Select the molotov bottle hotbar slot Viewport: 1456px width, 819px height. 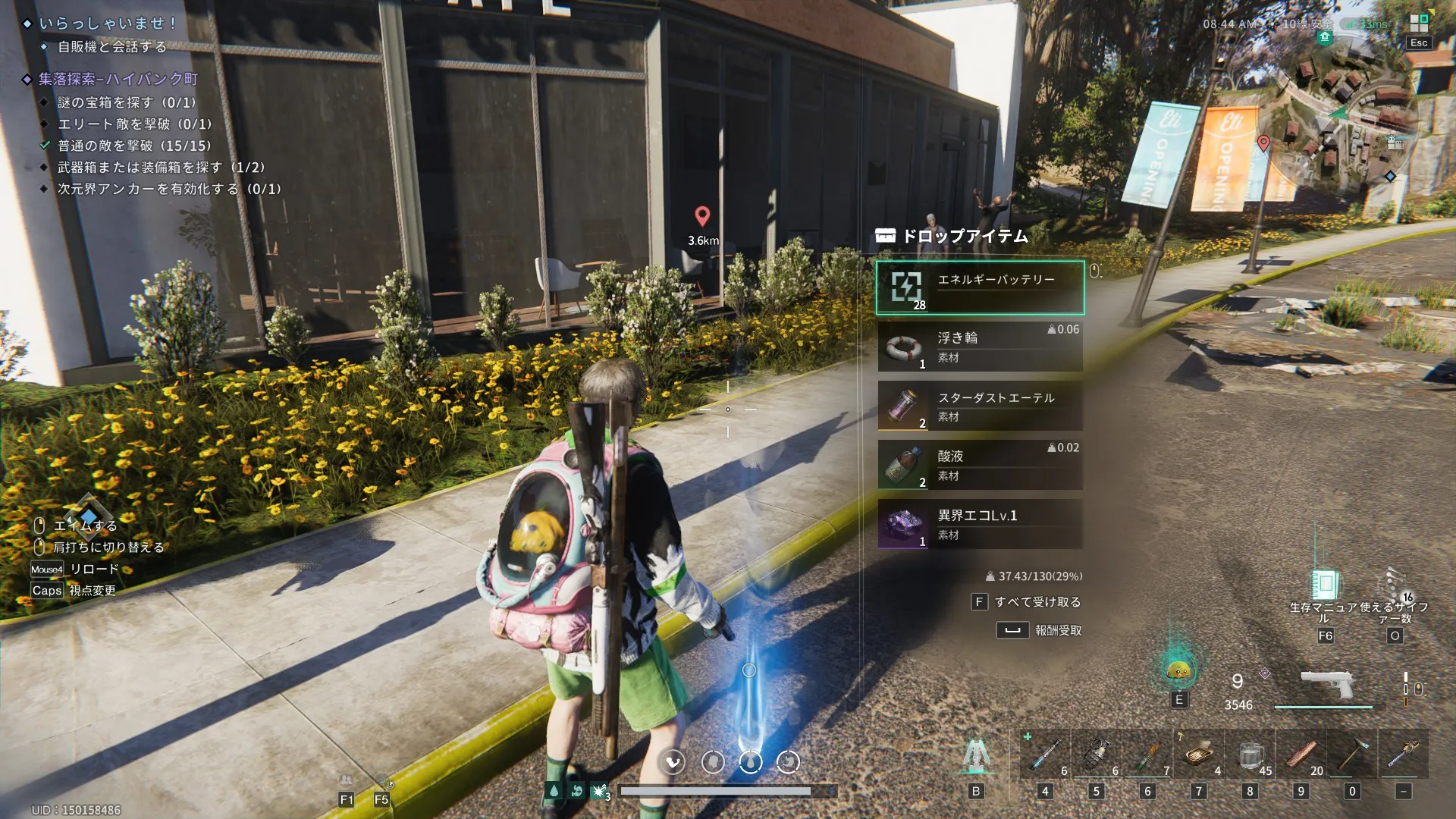pyautogui.click(x=1147, y=754)
